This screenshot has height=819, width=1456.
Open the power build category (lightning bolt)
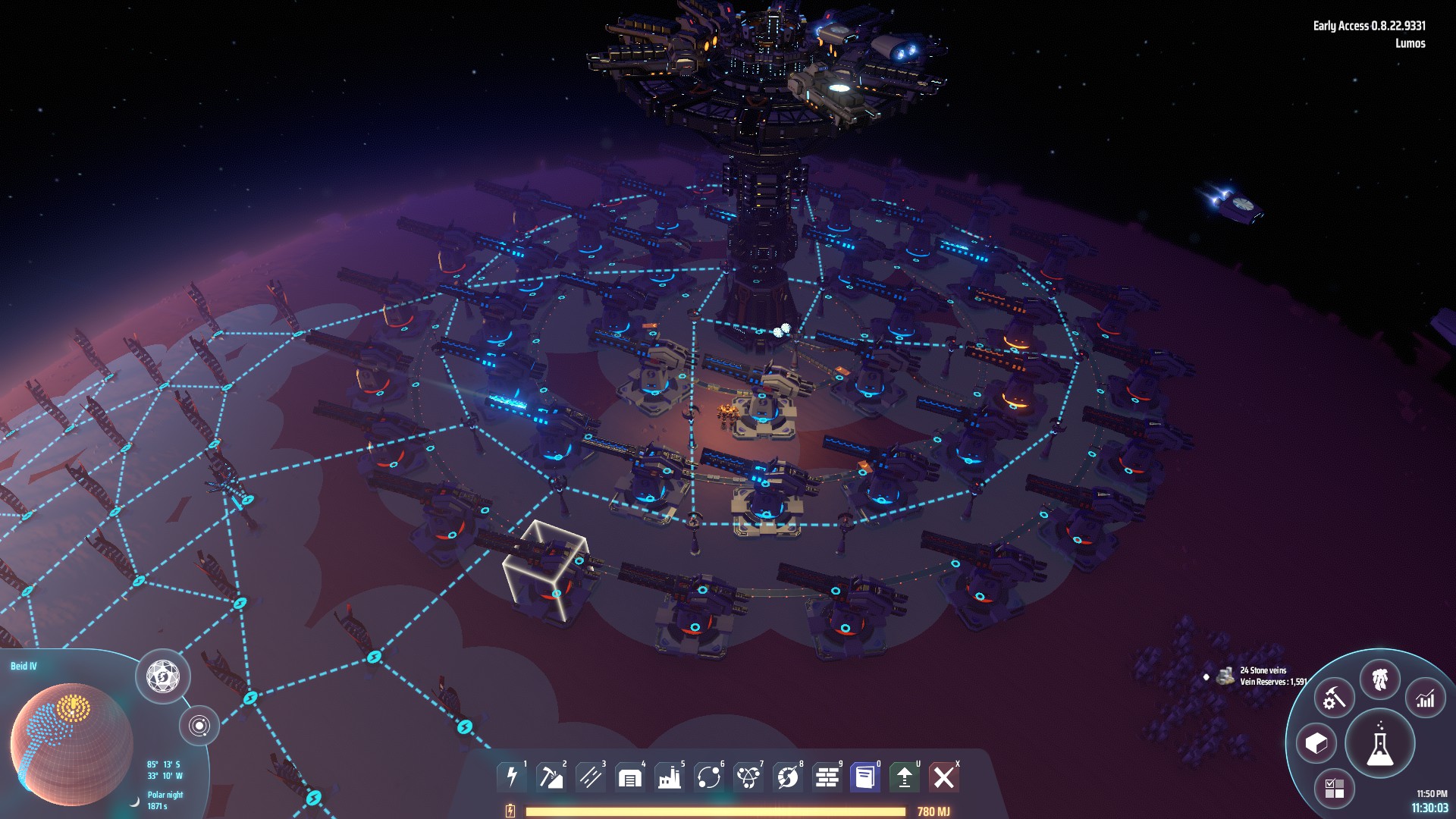tap(512, 777)
